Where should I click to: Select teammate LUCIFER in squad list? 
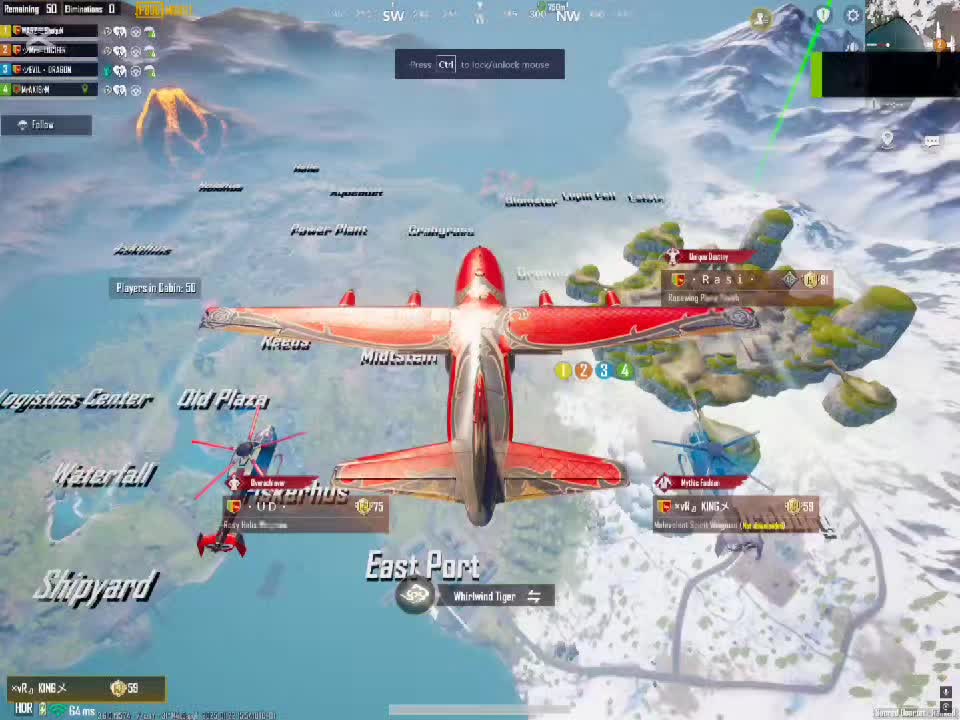(x=50, y=50)
